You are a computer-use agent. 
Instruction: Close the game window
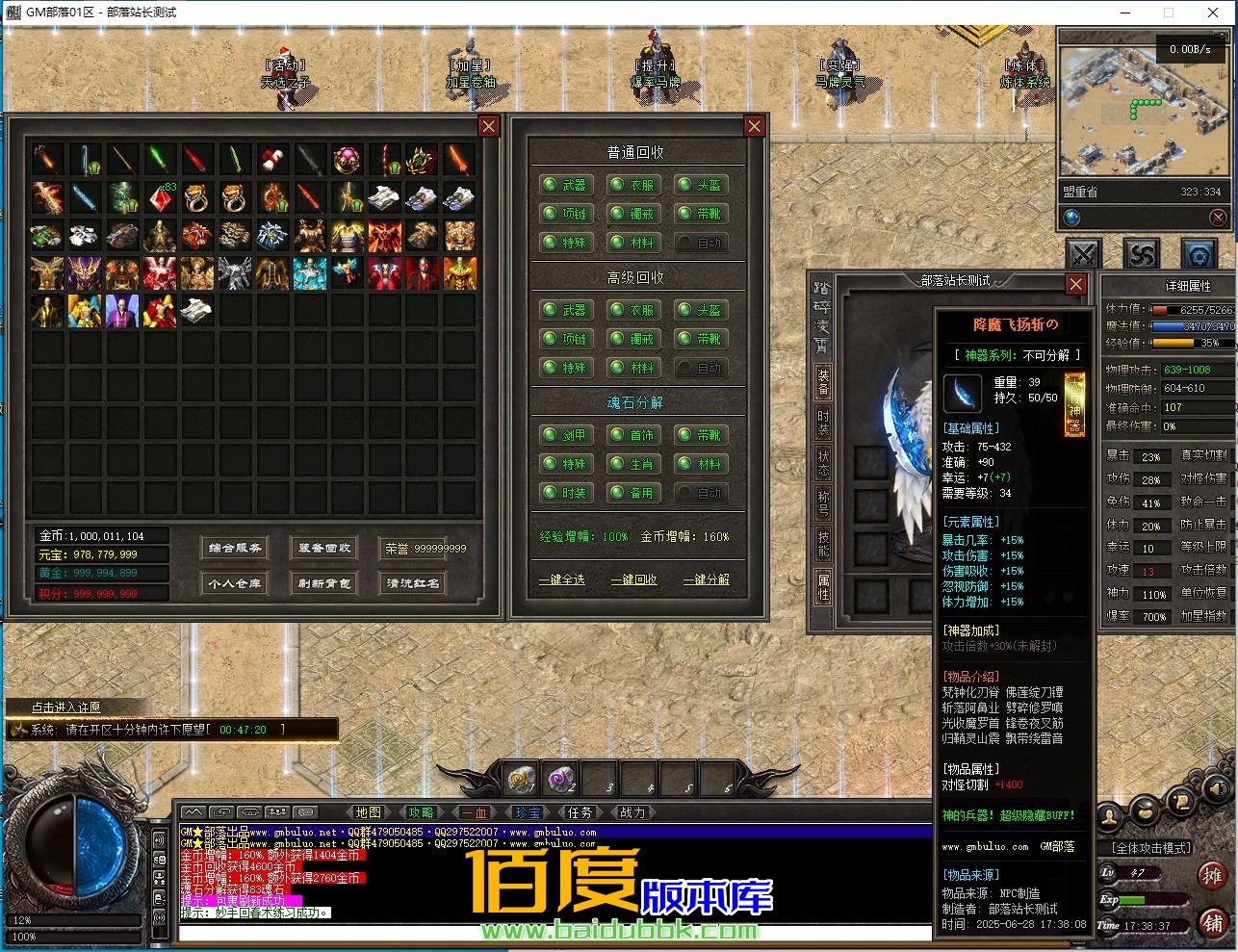pos(1213,13)
